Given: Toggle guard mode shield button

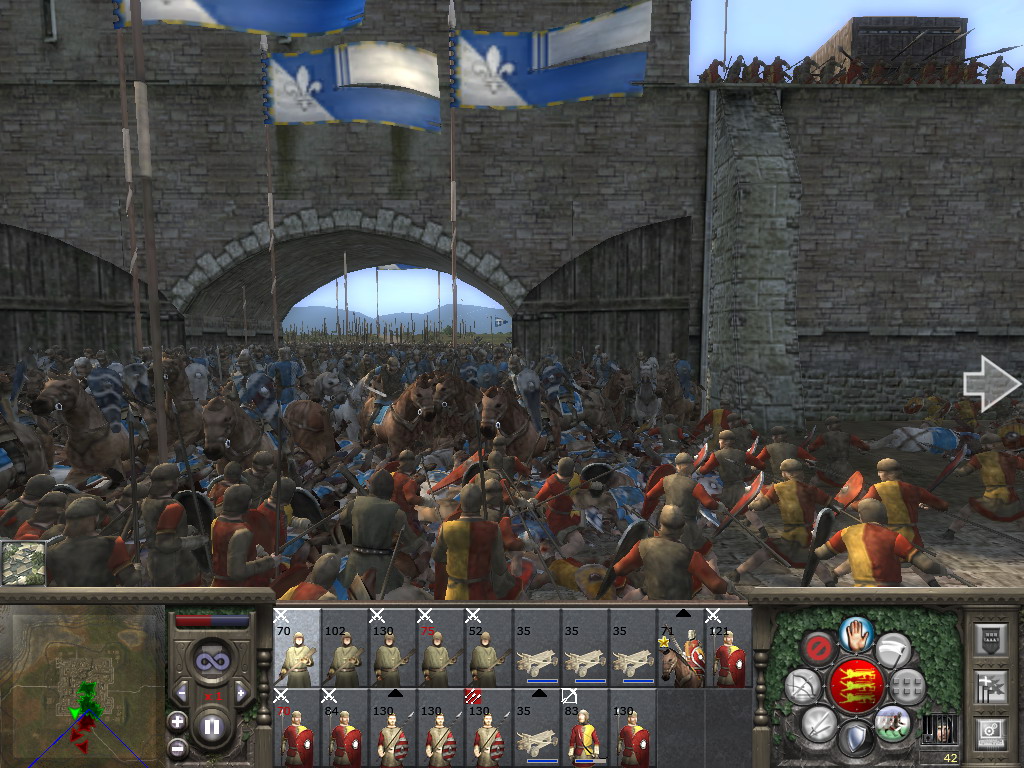Looking at the screenshot, I should 855,739.
